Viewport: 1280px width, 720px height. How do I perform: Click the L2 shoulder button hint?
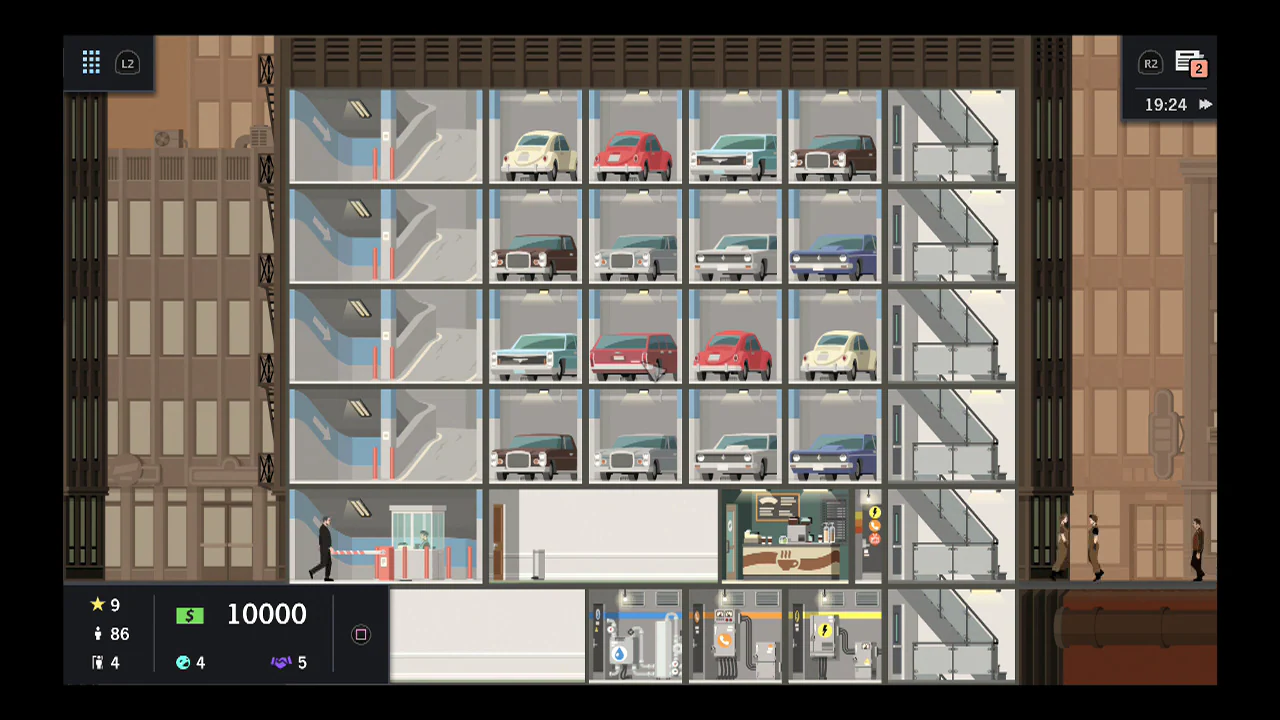[128, 63]
